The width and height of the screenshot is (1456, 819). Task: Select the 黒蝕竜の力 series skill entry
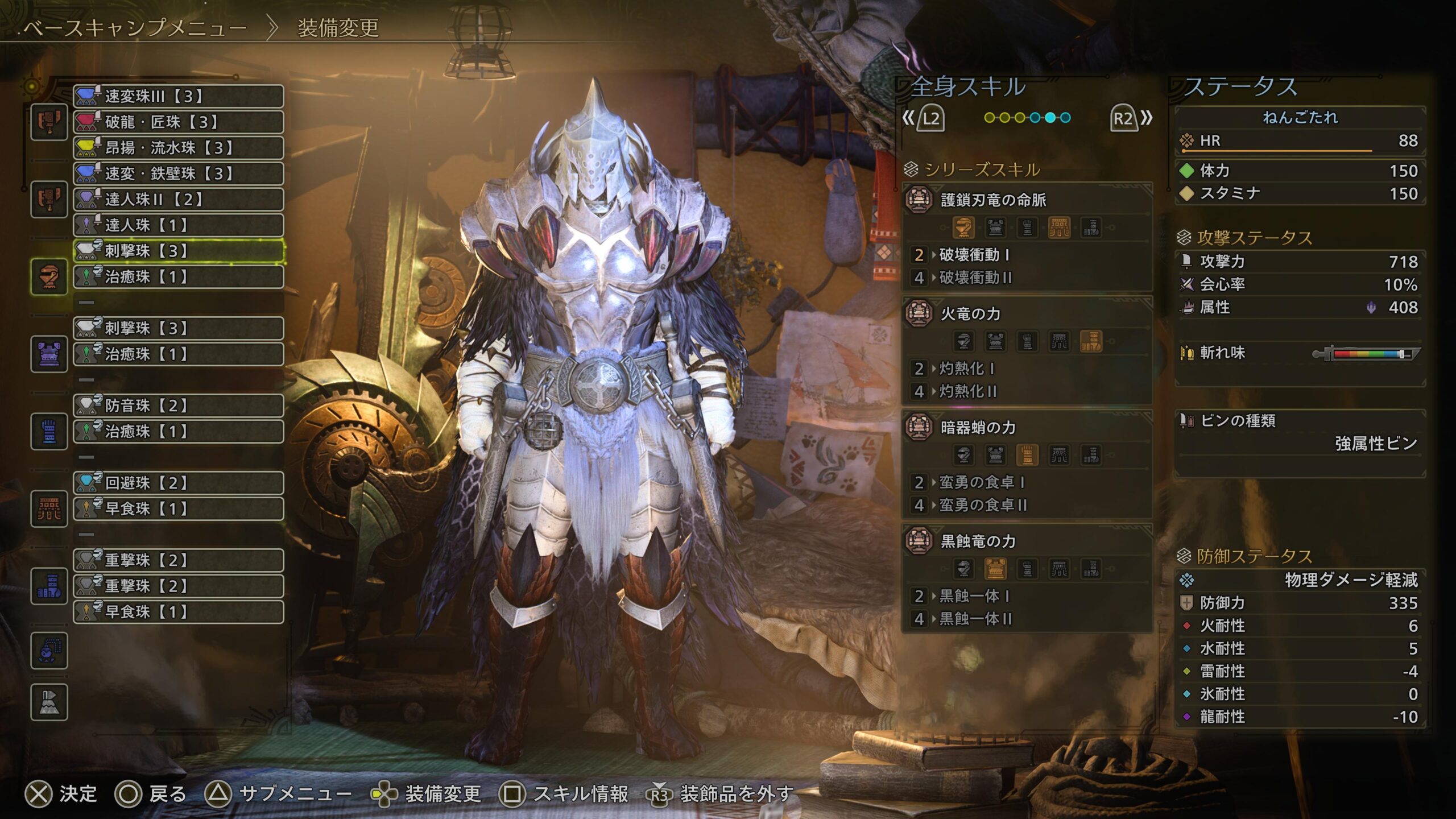[x=978, y=541]
